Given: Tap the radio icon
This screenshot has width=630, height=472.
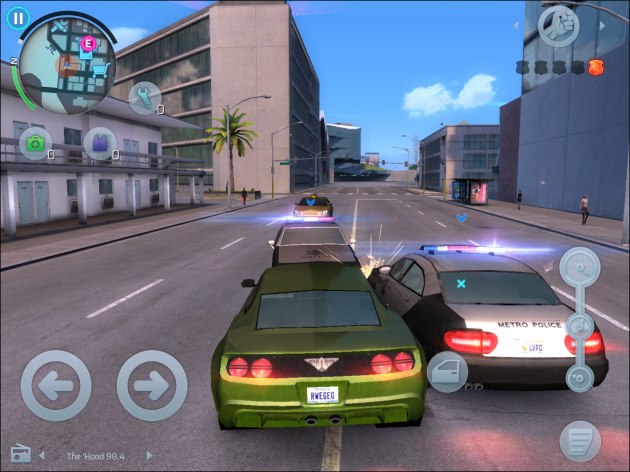Looking at the screenshot, I should [x=20, y=455].
